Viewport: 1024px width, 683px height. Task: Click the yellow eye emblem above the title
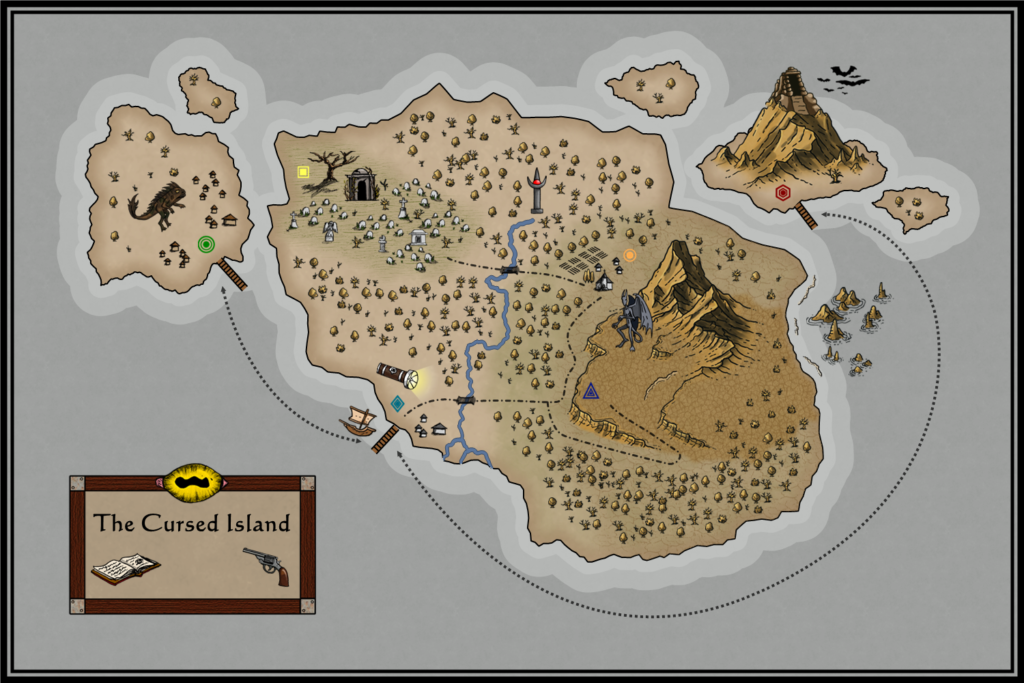191,483
